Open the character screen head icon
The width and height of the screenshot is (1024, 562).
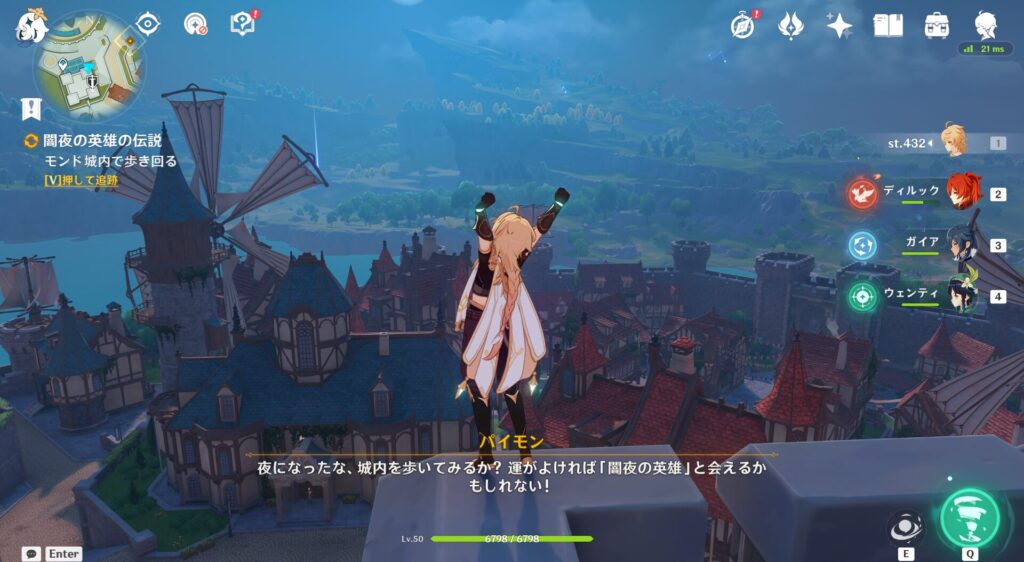[985, 25]
